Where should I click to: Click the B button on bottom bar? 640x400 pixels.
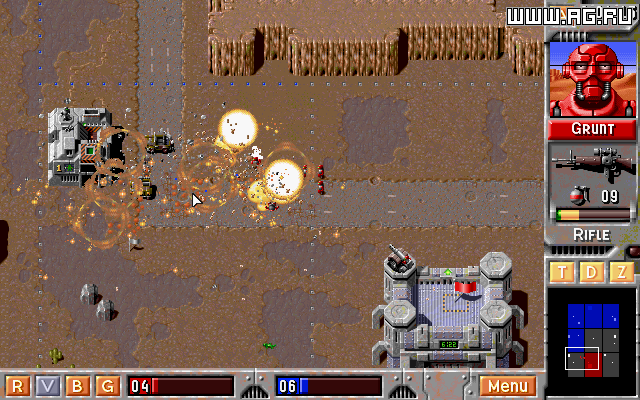click(78, 386)
